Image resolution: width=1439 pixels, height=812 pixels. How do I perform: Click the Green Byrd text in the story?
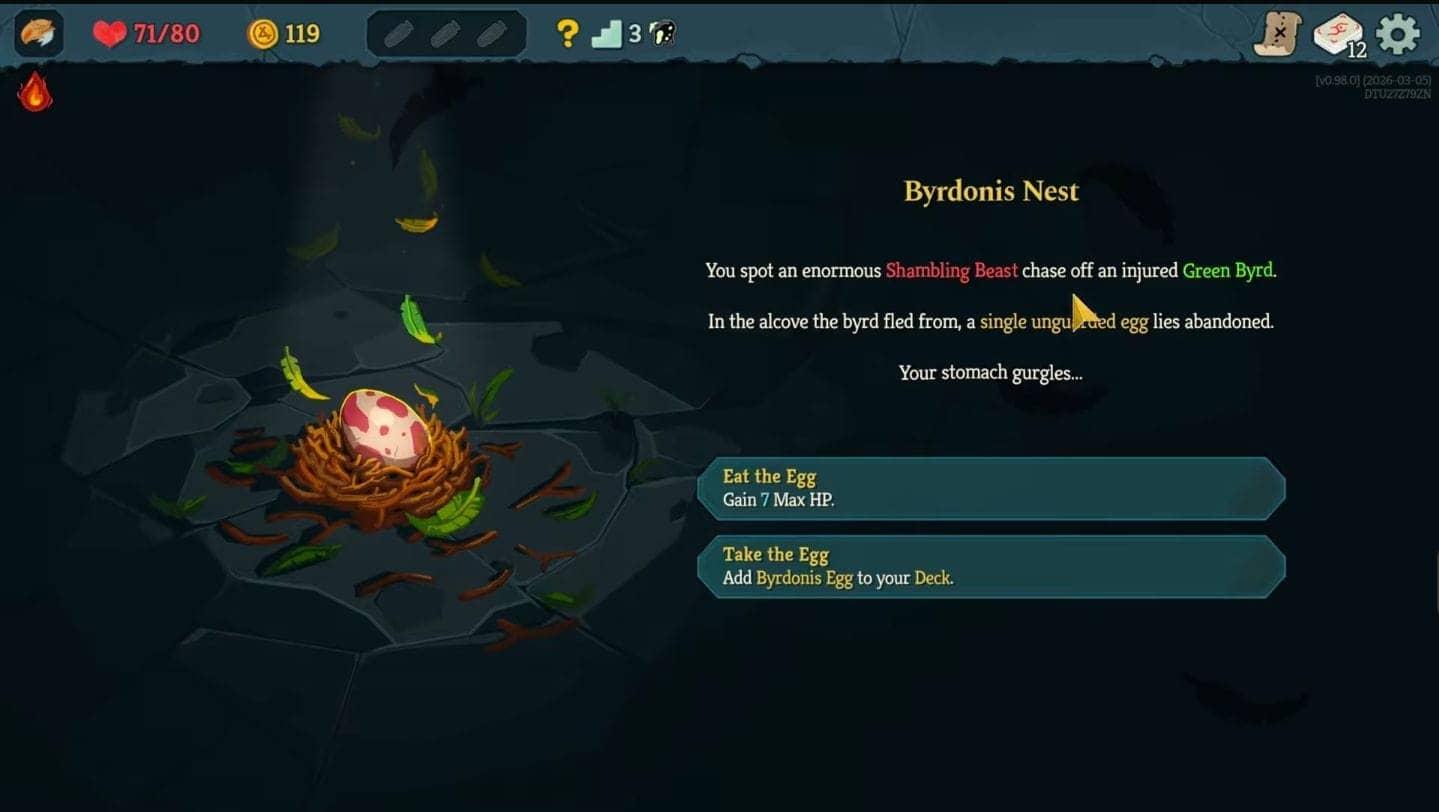pos(1226,270)
